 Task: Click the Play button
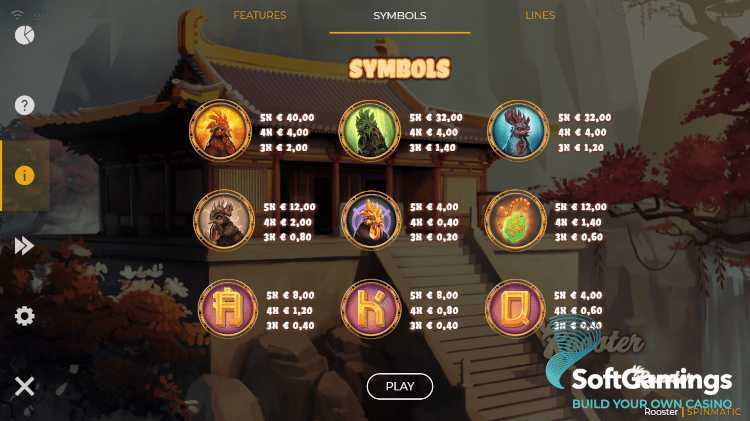pyautogui.click(x=399, y=386)
